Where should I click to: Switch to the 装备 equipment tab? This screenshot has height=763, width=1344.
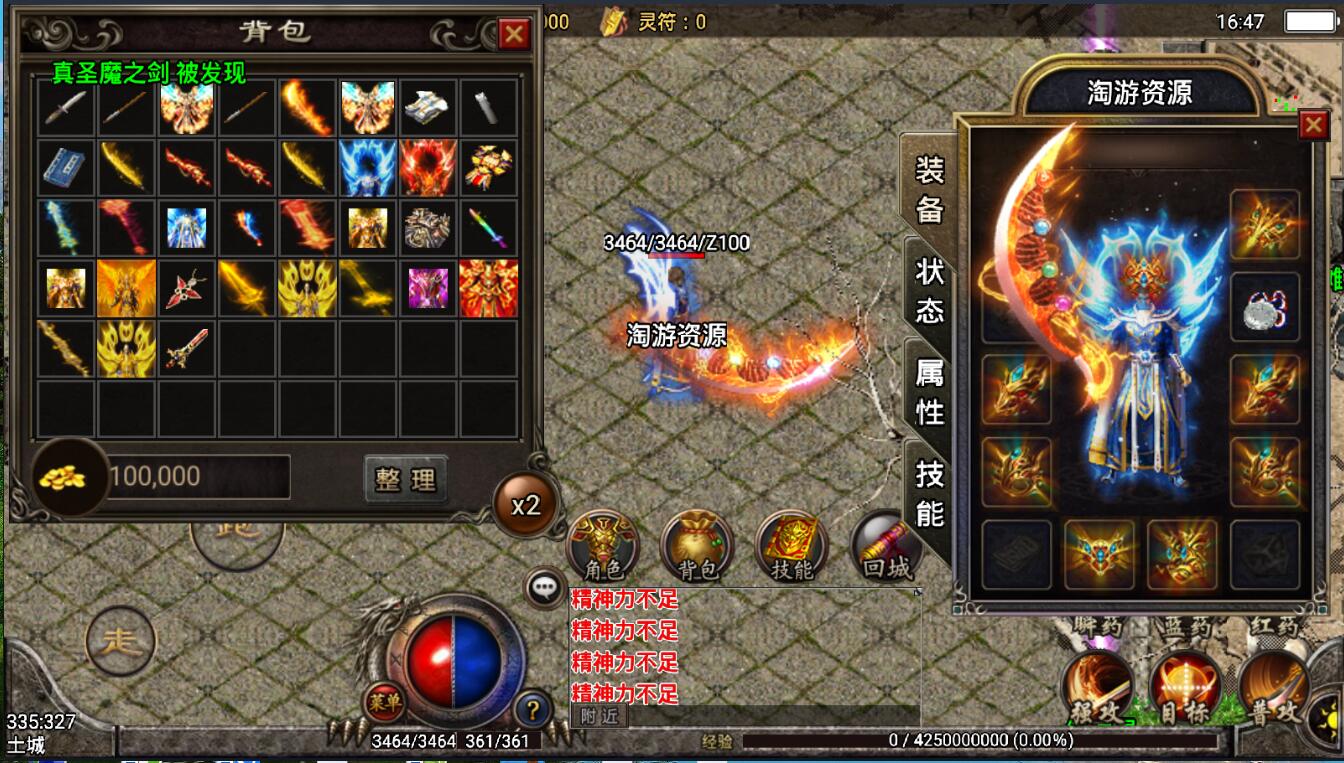click(x=929, y=189)
